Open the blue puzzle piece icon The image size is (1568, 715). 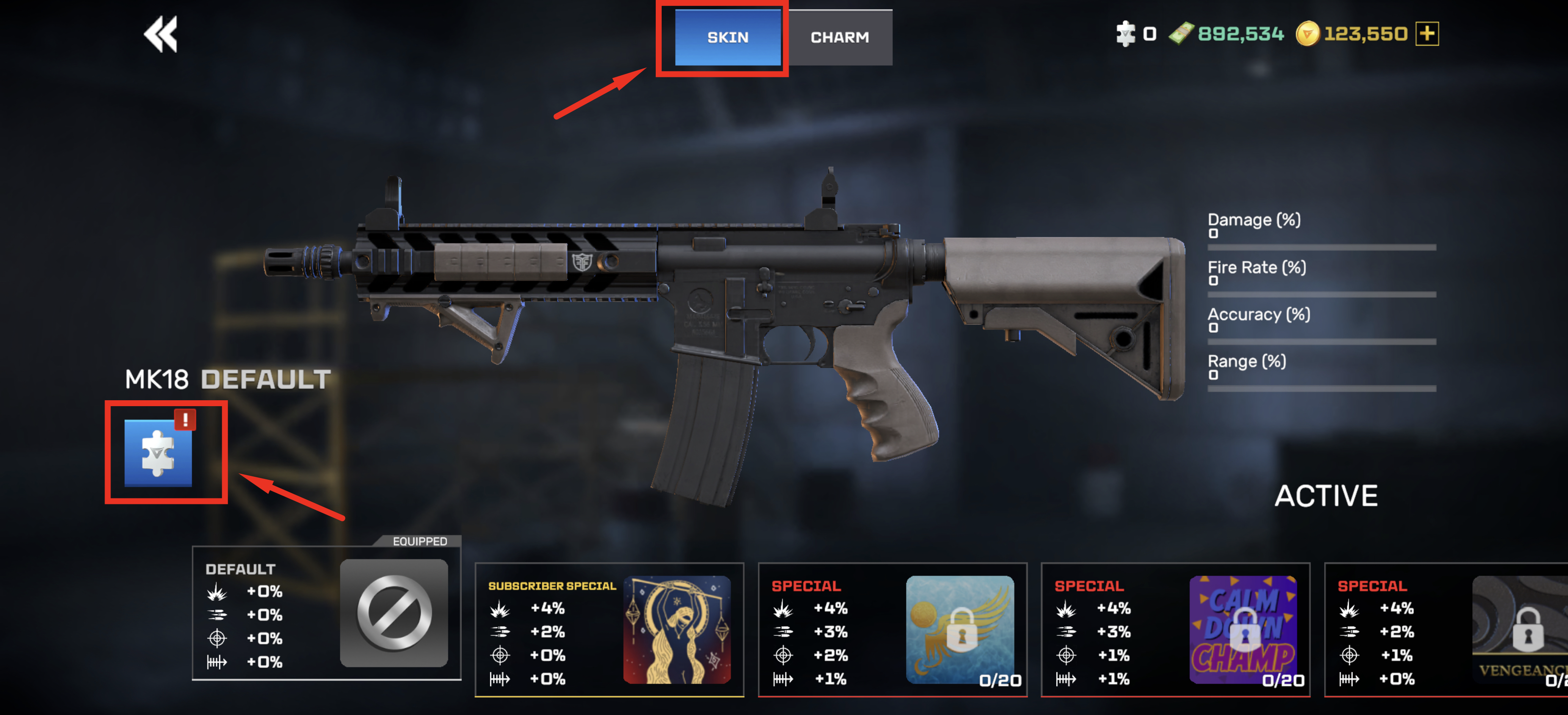point(158,453)
